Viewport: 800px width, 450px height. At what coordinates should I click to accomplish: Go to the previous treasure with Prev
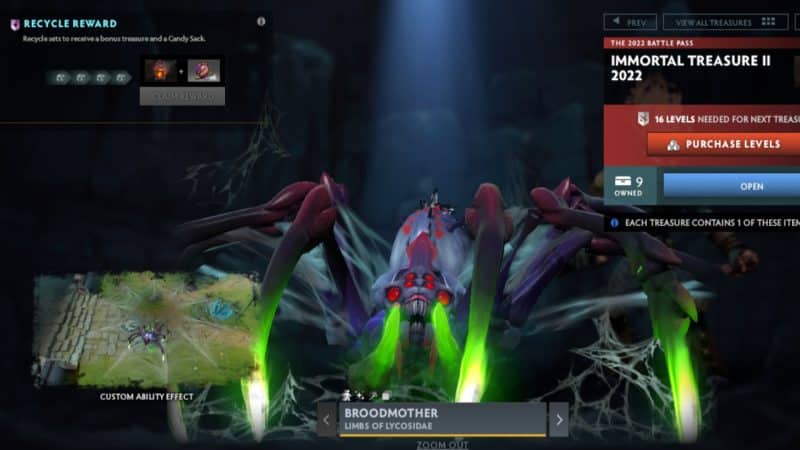[x=630, y=21]
